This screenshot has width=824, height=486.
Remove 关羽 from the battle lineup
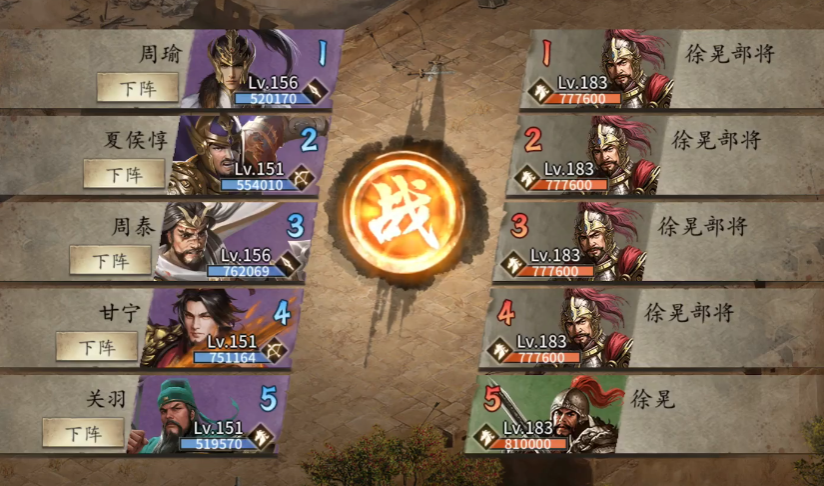pos(83,433)
